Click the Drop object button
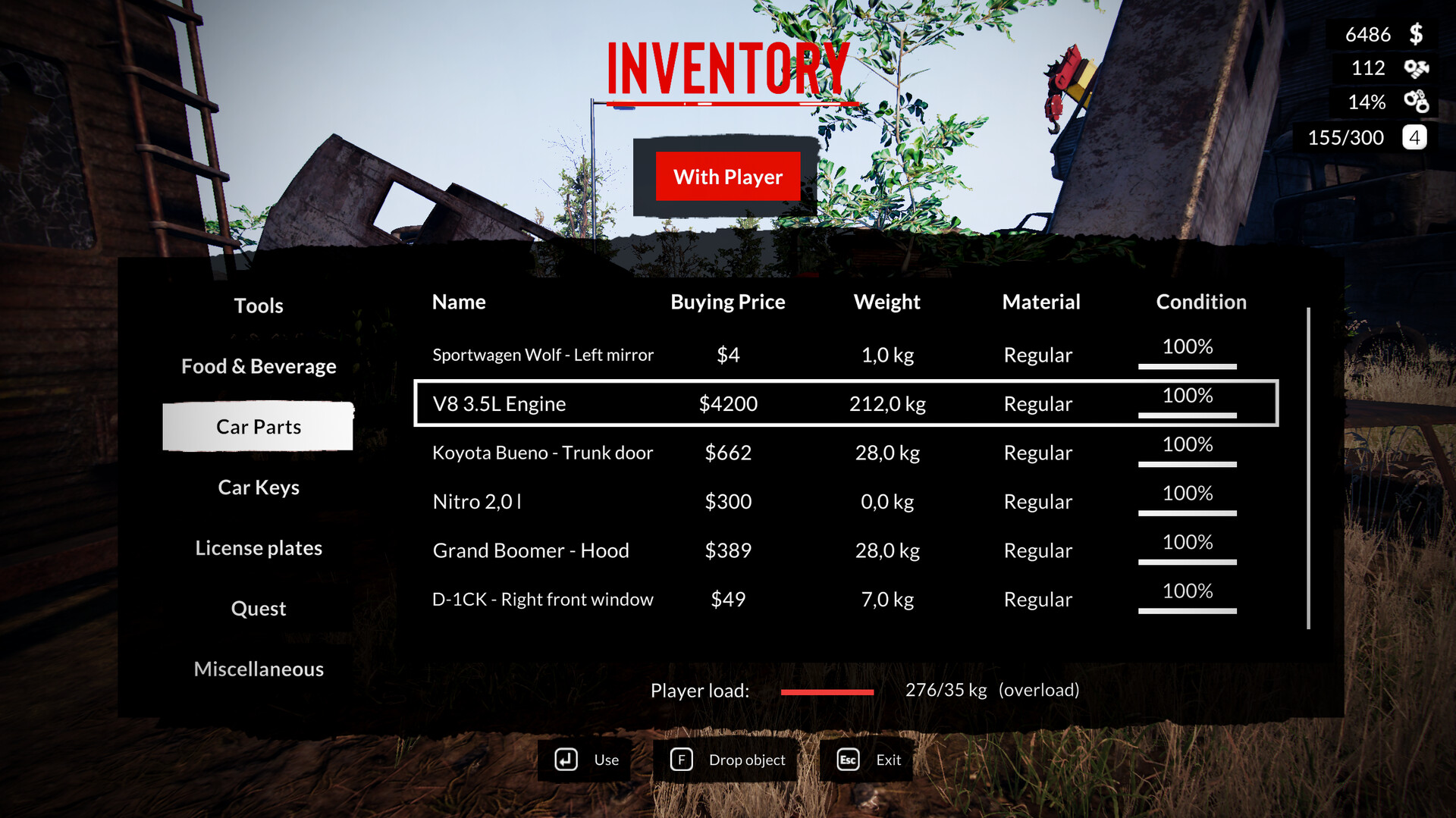Image resolution: width=1456 pixels, height=818 pixels. pos(747,759)
